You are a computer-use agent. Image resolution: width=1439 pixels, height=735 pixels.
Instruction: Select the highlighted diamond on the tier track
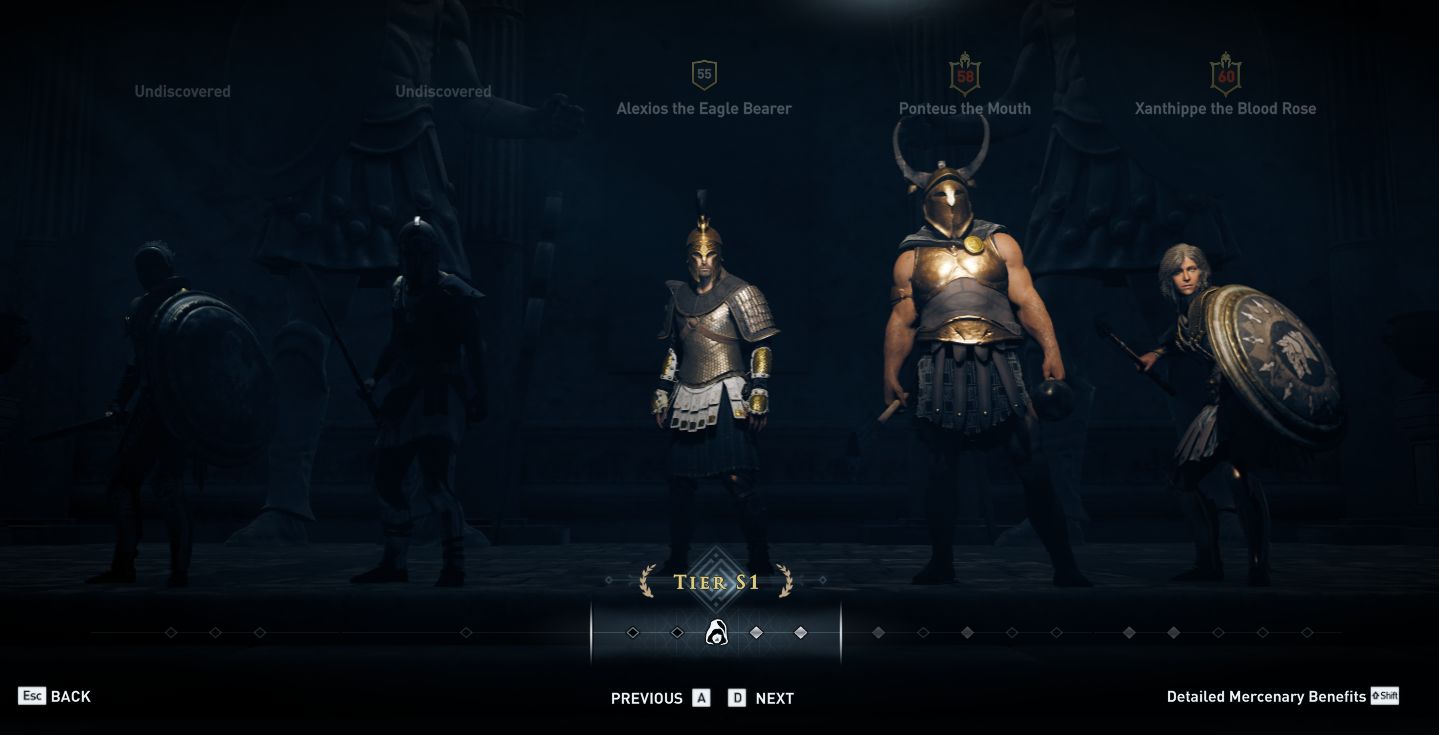(x=757, y=632)
